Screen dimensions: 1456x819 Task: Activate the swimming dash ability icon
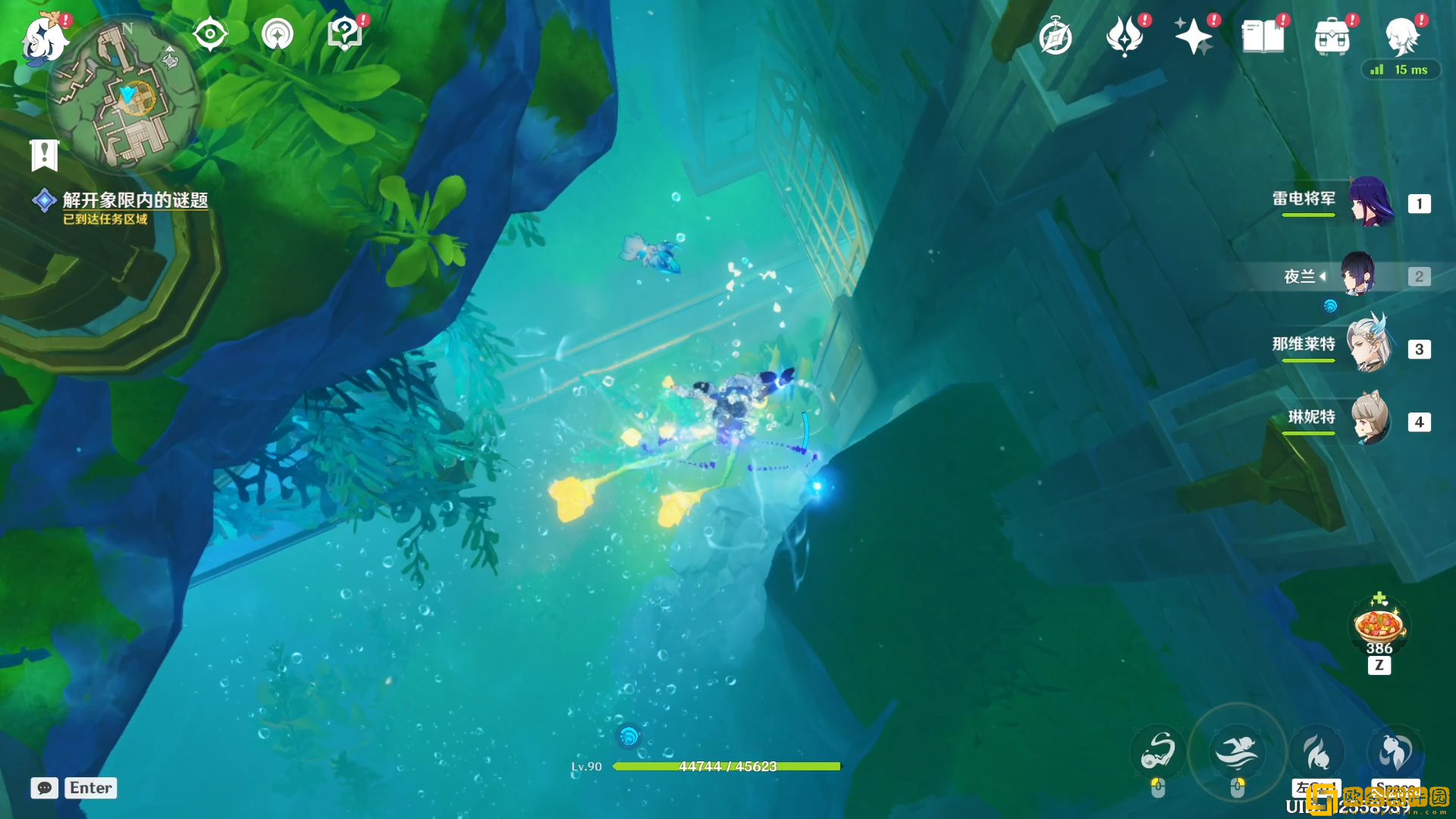[x=1237, y=752]
